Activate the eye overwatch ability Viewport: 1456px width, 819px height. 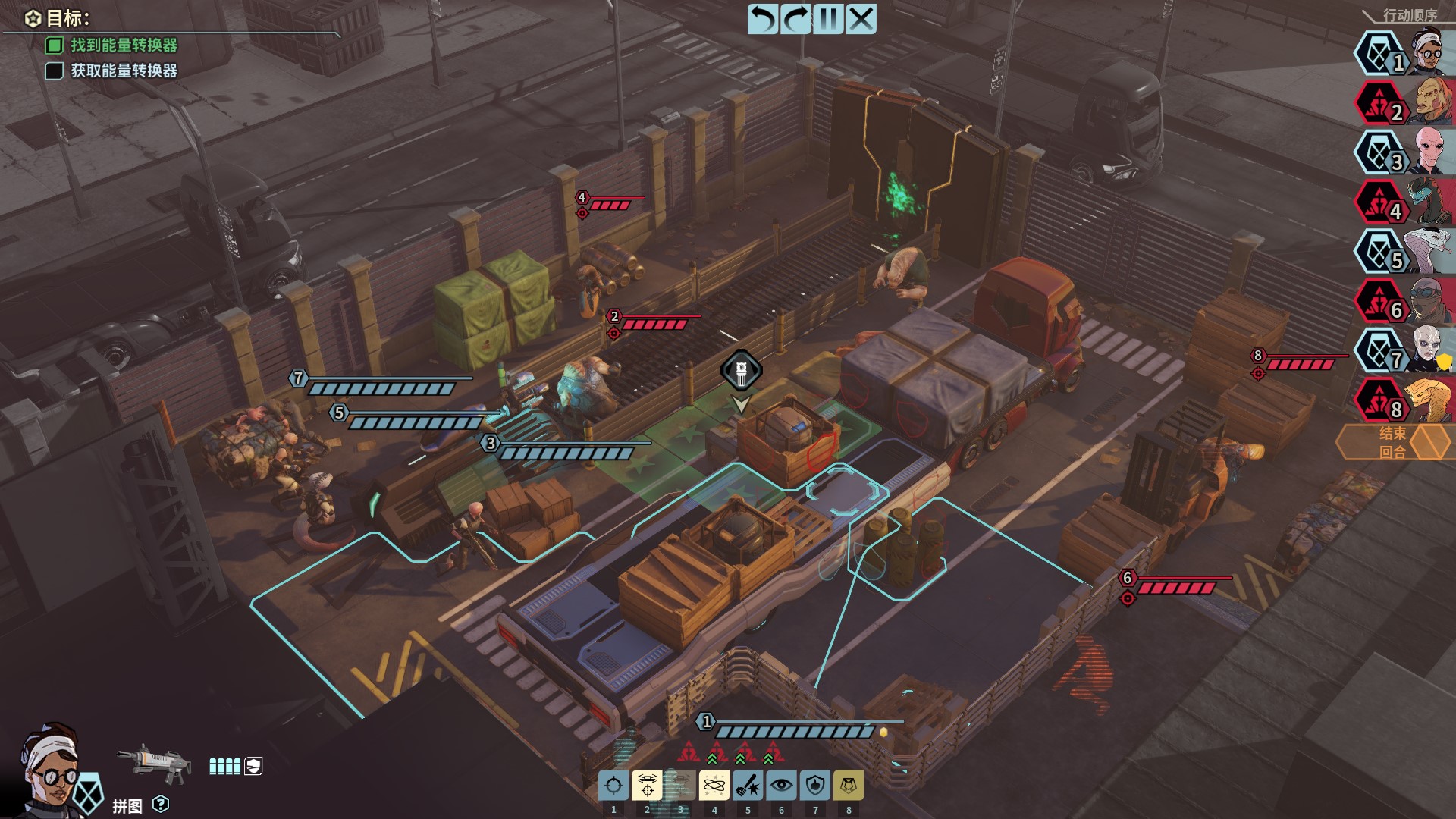(x=781, y=786)
